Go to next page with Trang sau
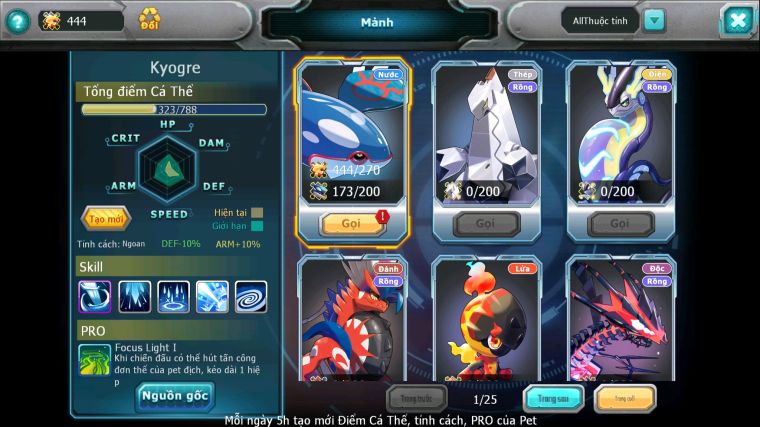 click(554, 399)
